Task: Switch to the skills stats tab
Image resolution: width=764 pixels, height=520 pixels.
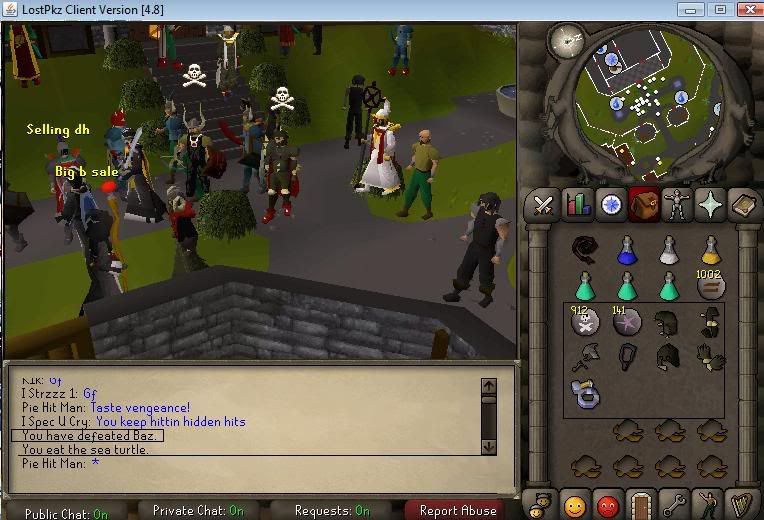Action: coord(577,206)
